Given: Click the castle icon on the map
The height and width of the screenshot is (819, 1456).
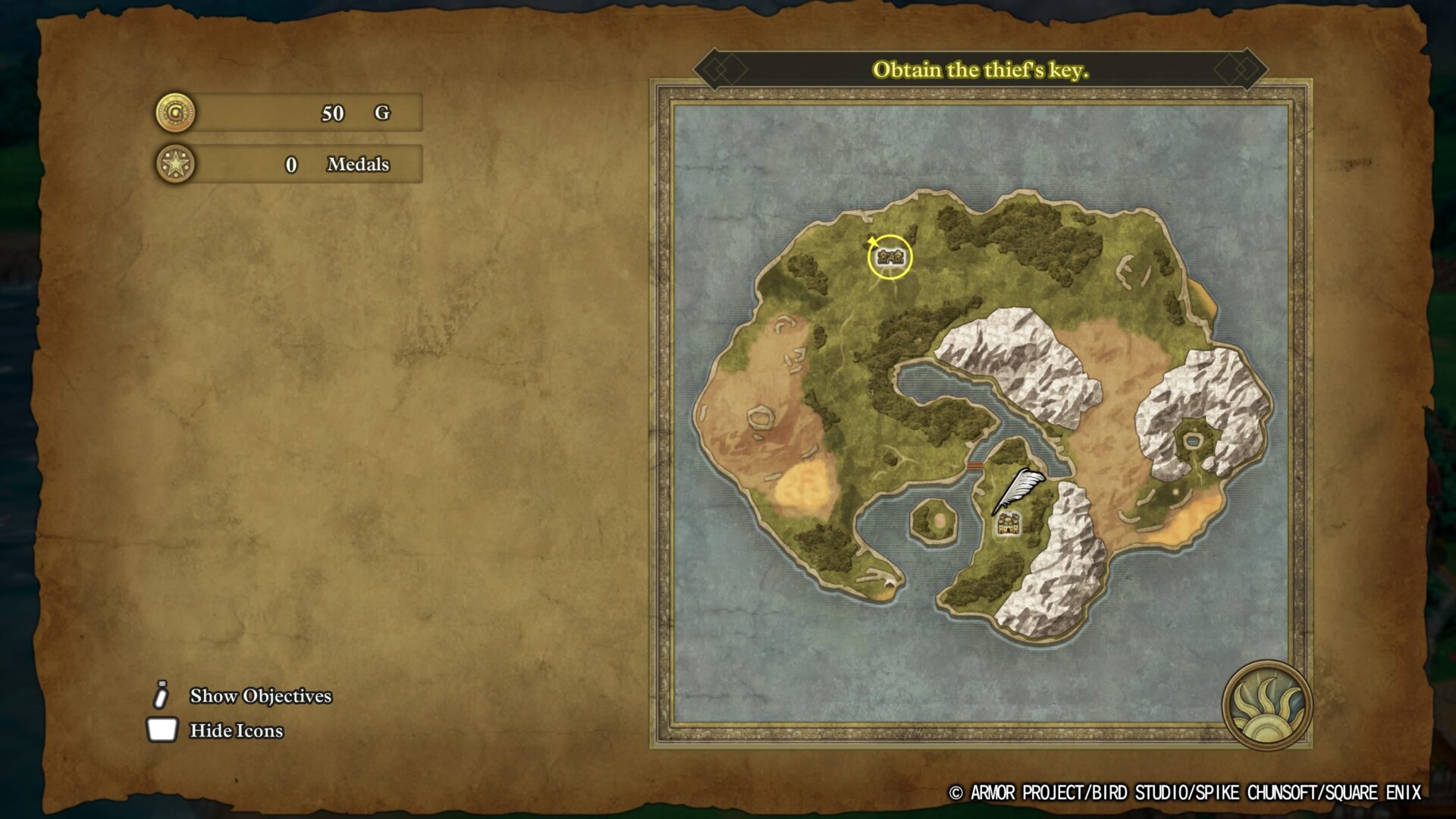Looking at the screenshot, I should coord(1007,523).
